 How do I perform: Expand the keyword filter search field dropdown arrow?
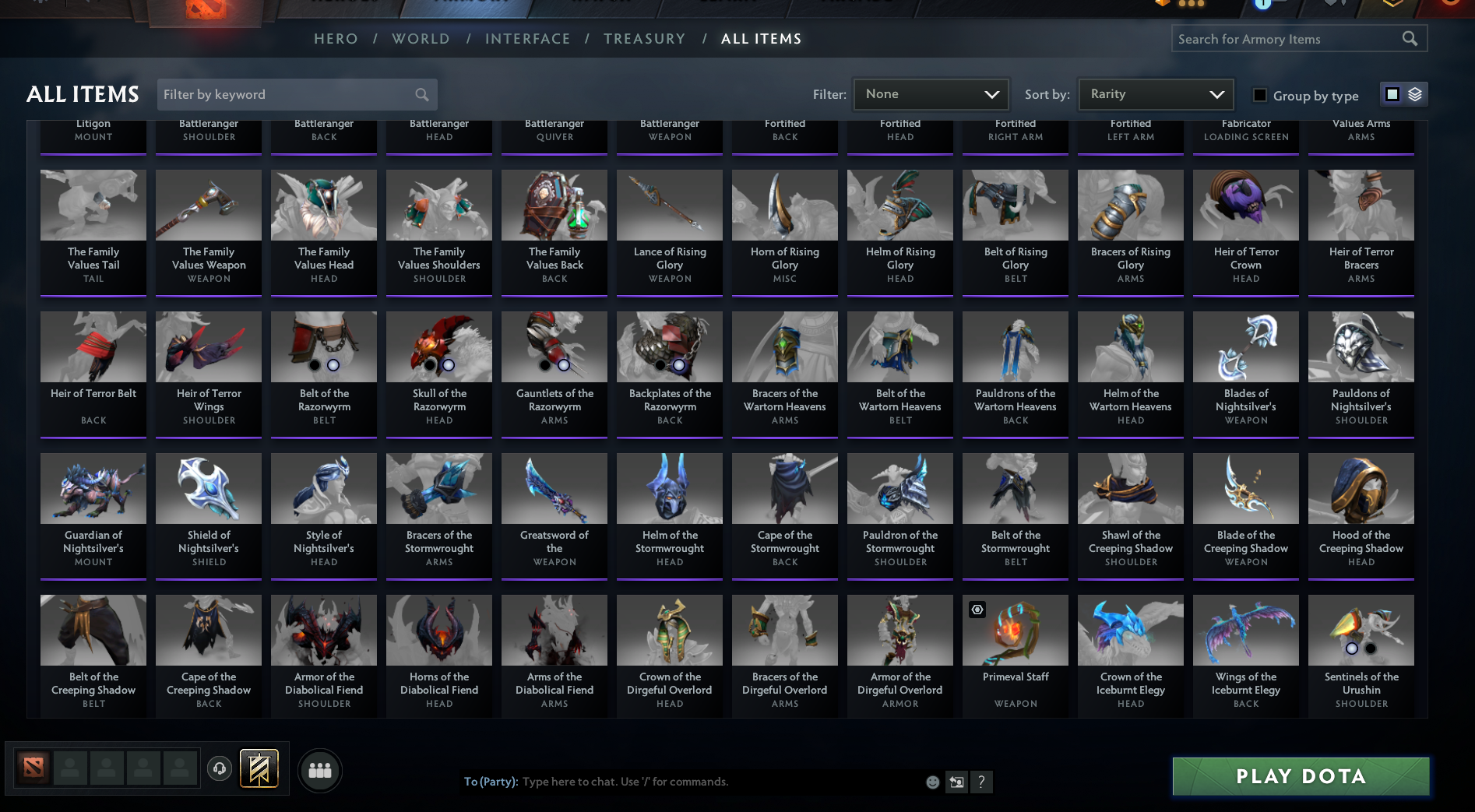421,94
